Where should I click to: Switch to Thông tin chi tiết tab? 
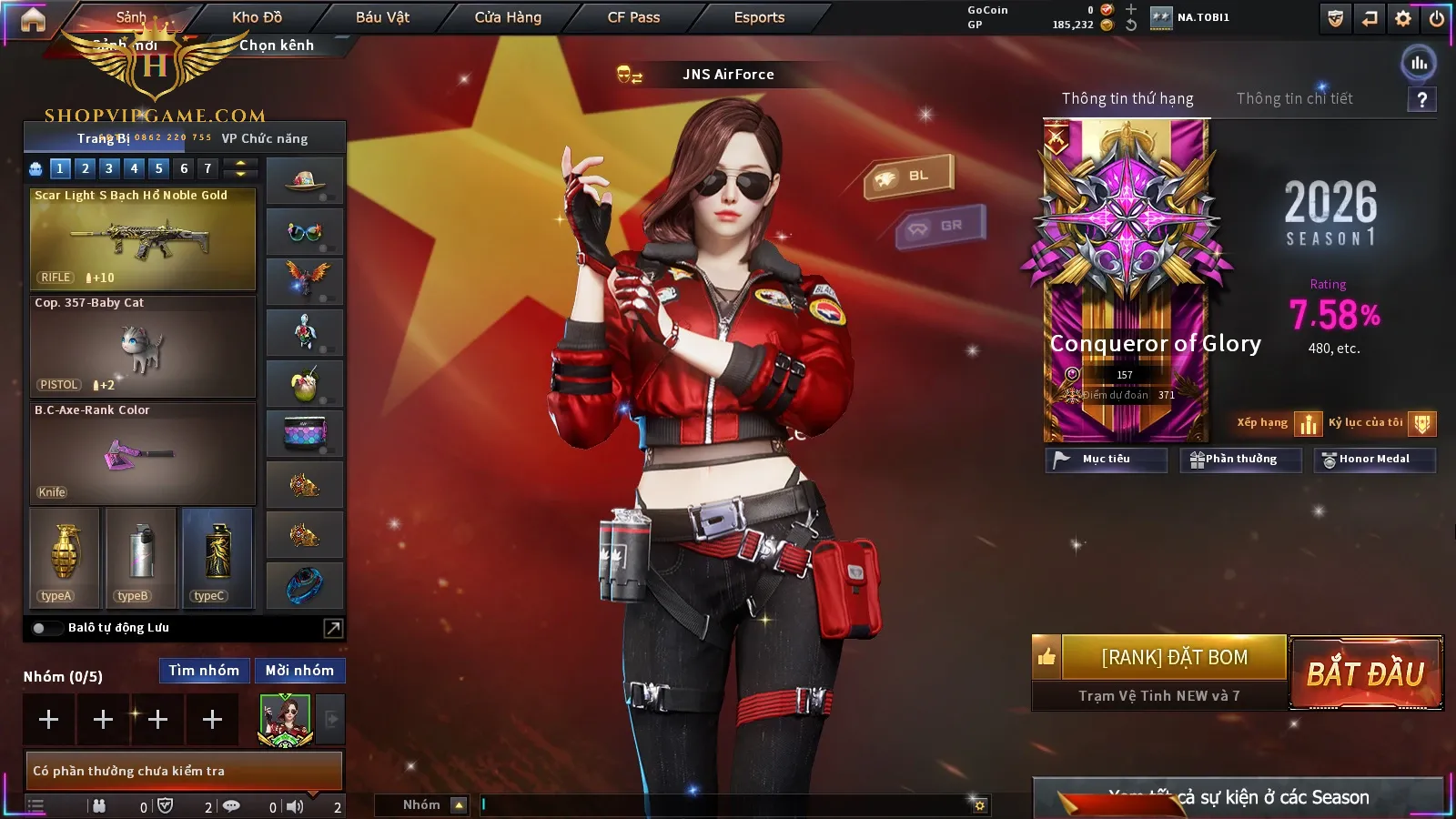(x=1294, y=98)
